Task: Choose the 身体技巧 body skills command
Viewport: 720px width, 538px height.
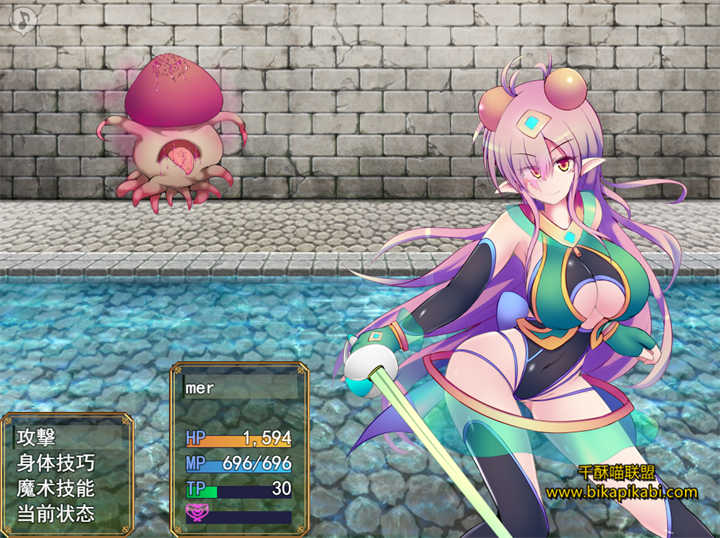Action: tap(55, 463)
